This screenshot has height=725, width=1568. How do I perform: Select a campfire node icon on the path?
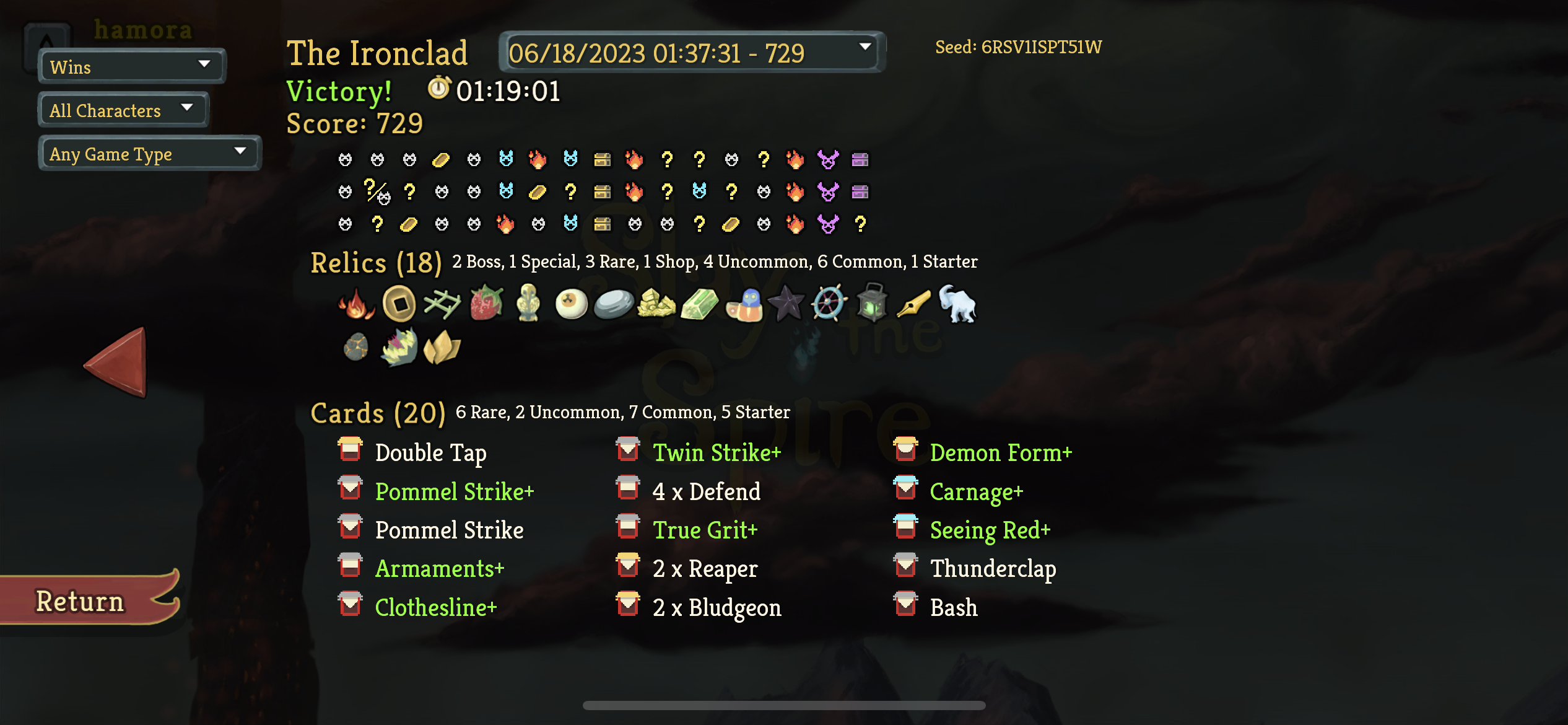coord(537,160)
